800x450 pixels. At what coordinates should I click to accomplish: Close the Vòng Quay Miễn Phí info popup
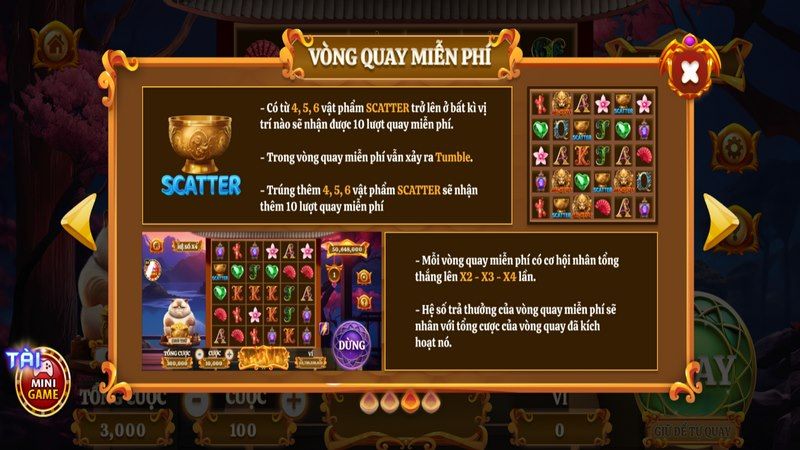pos(687,70)
